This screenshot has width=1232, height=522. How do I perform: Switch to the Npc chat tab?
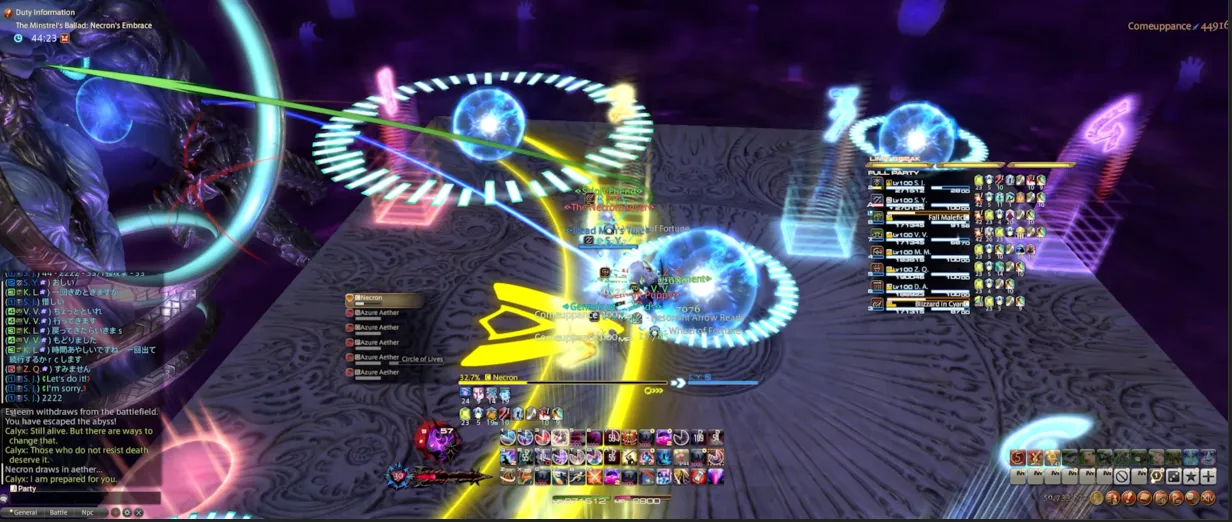tap(90, 512)
